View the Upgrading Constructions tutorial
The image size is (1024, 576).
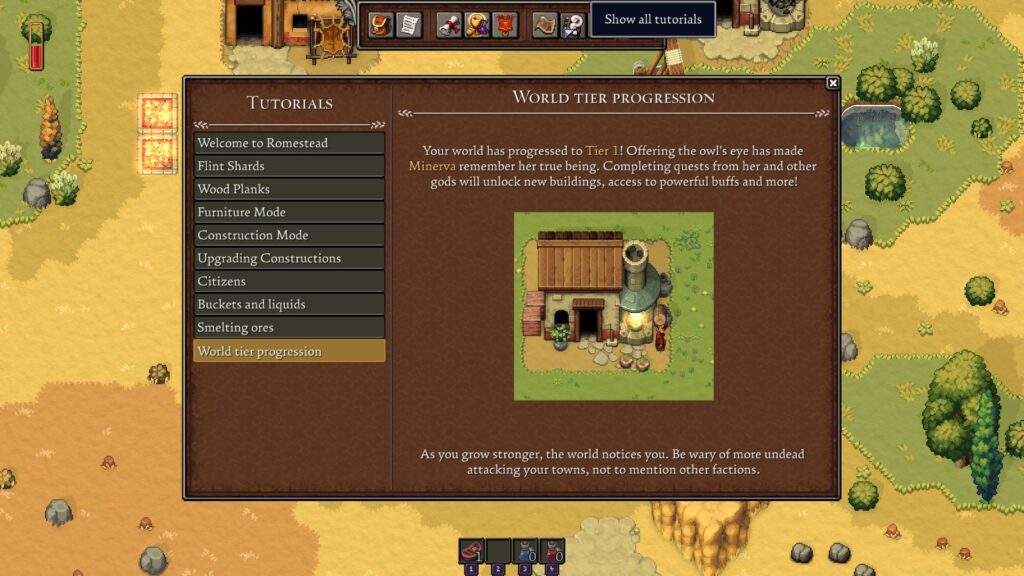point(289,258)
